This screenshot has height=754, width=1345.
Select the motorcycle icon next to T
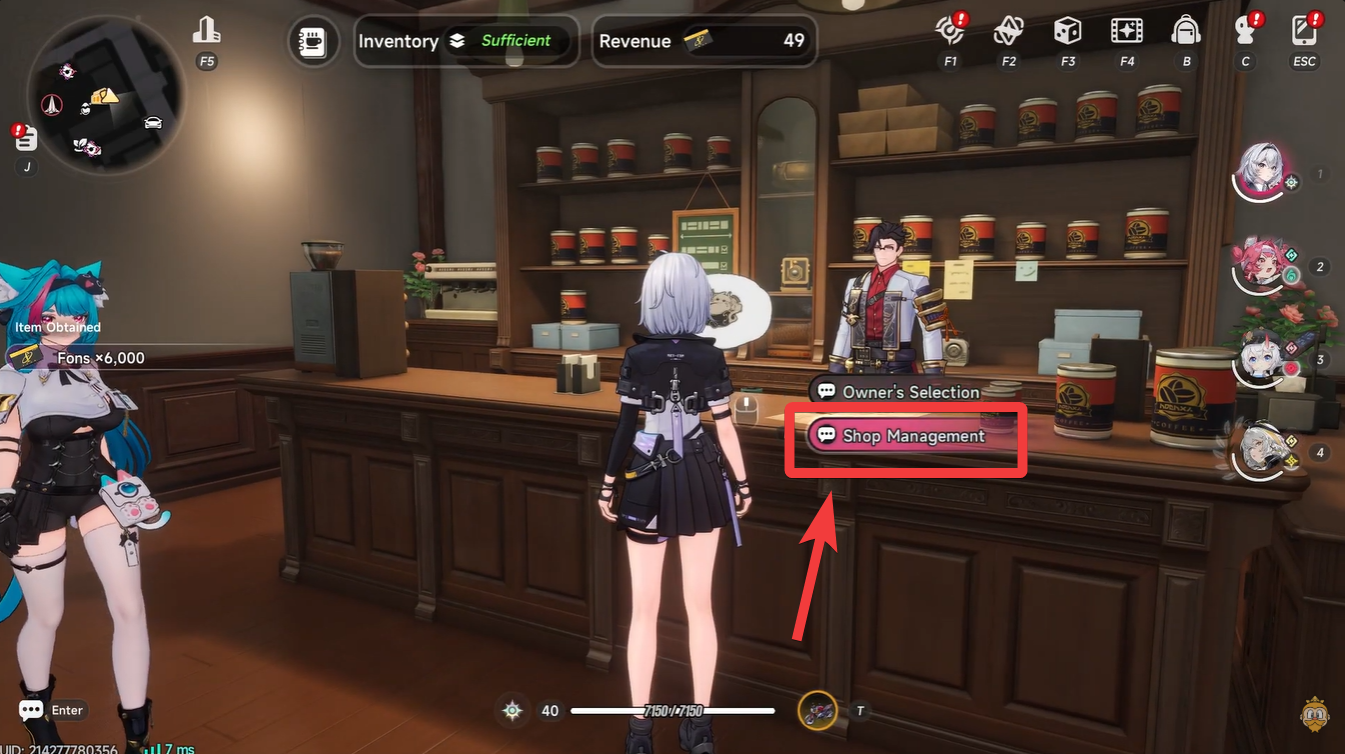pos(818,711)
